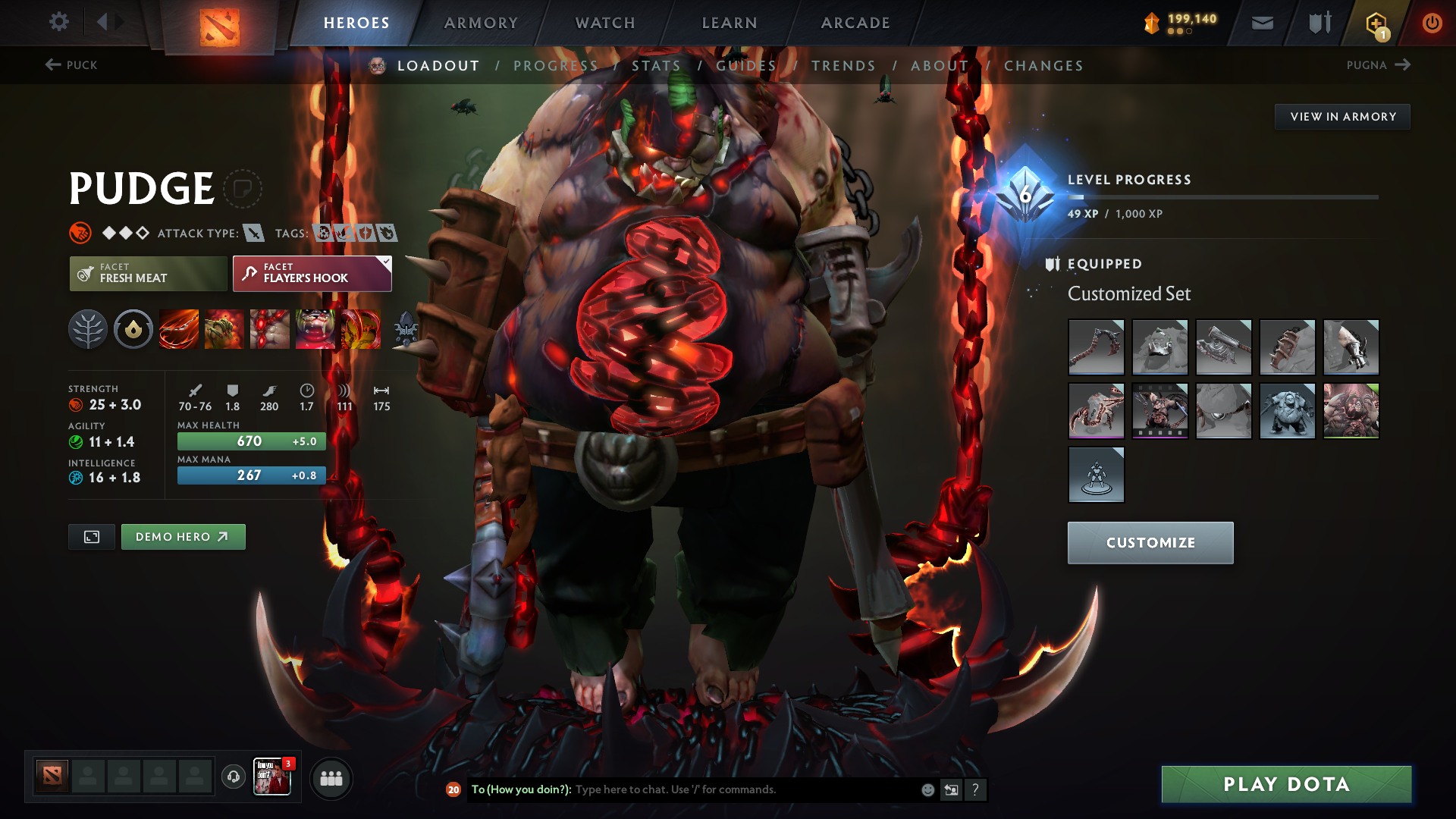The height and width of the screenshot is (819, 1456).
Task: Open Pudge's talent tree icon
Action: click(x=88, y=329)
